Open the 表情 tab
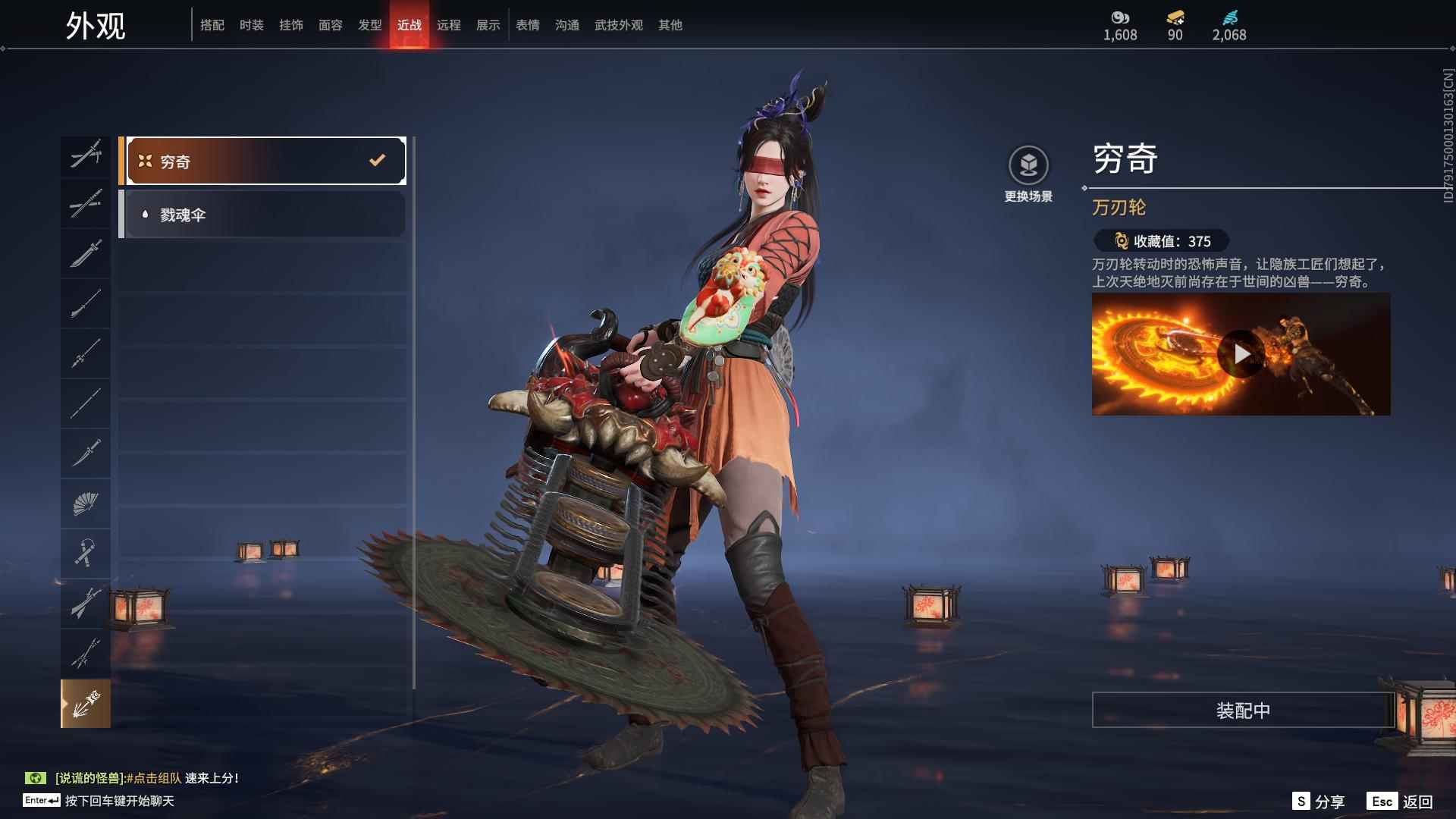1456x819 pixels. coord(528,25)
